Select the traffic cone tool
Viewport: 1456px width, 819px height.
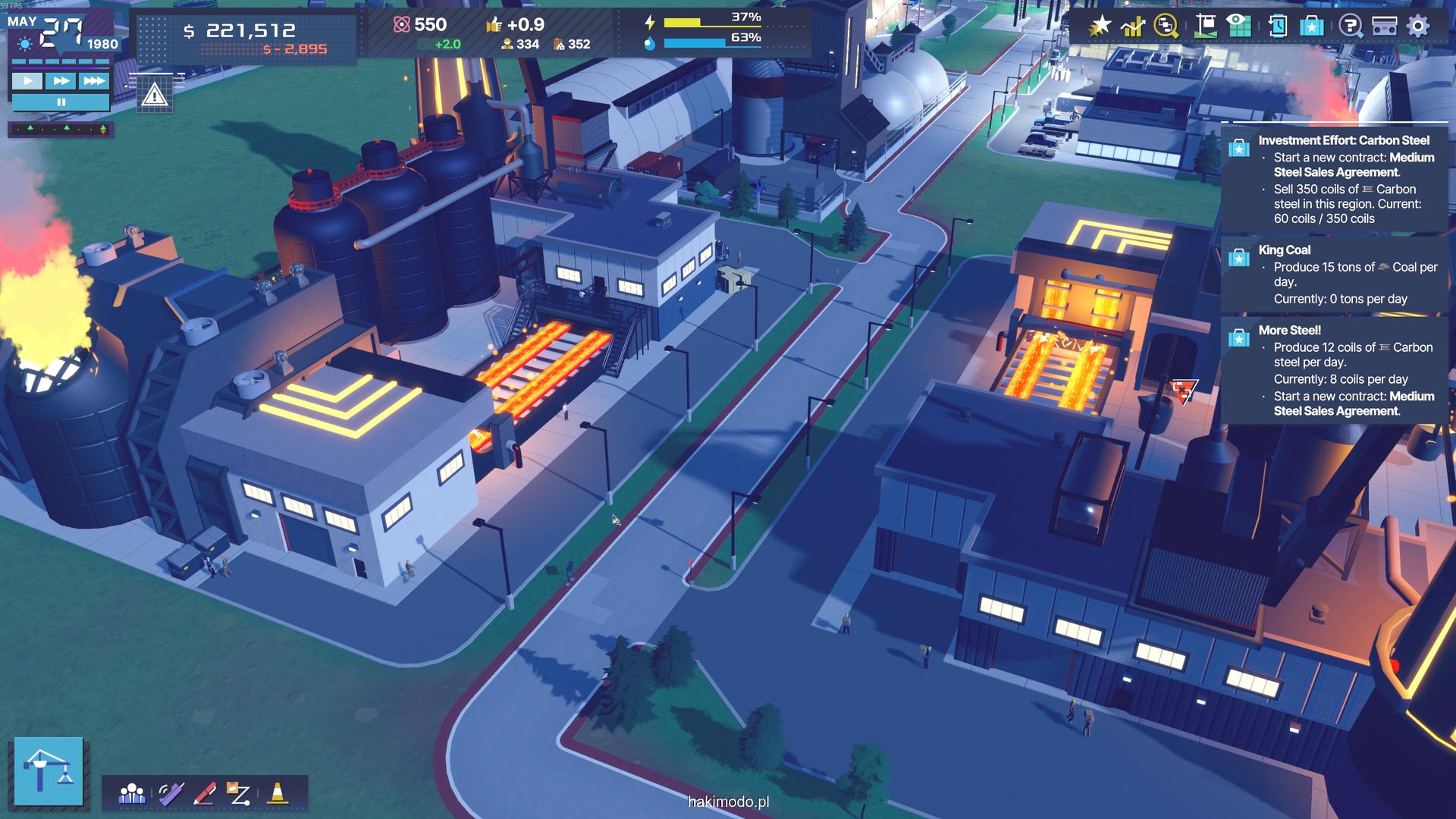(278, 793)
